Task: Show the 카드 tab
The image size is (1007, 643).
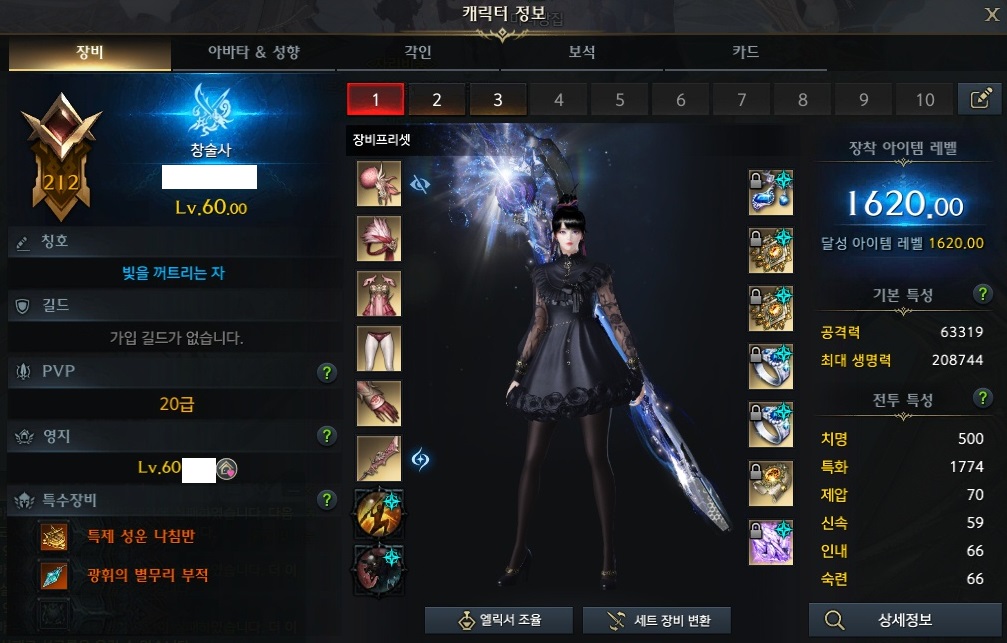Action: point(745,53)
